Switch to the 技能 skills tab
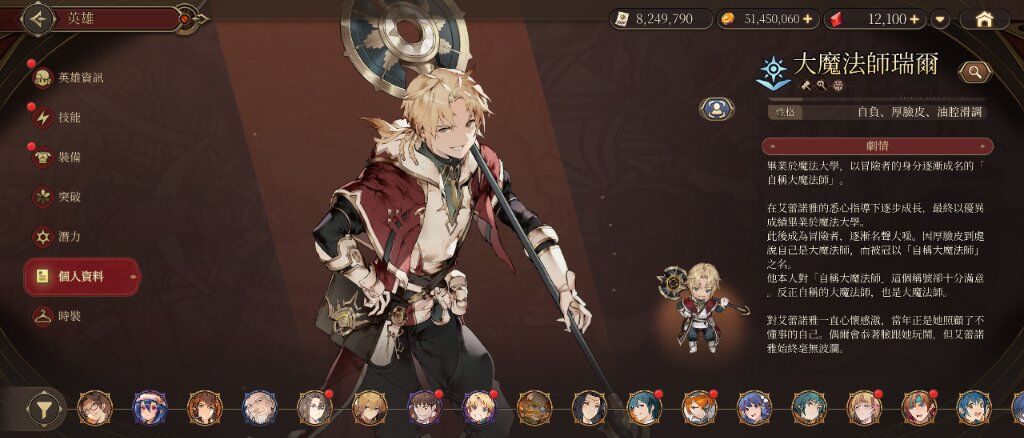 pyautogui.click(x=69, y=117)
